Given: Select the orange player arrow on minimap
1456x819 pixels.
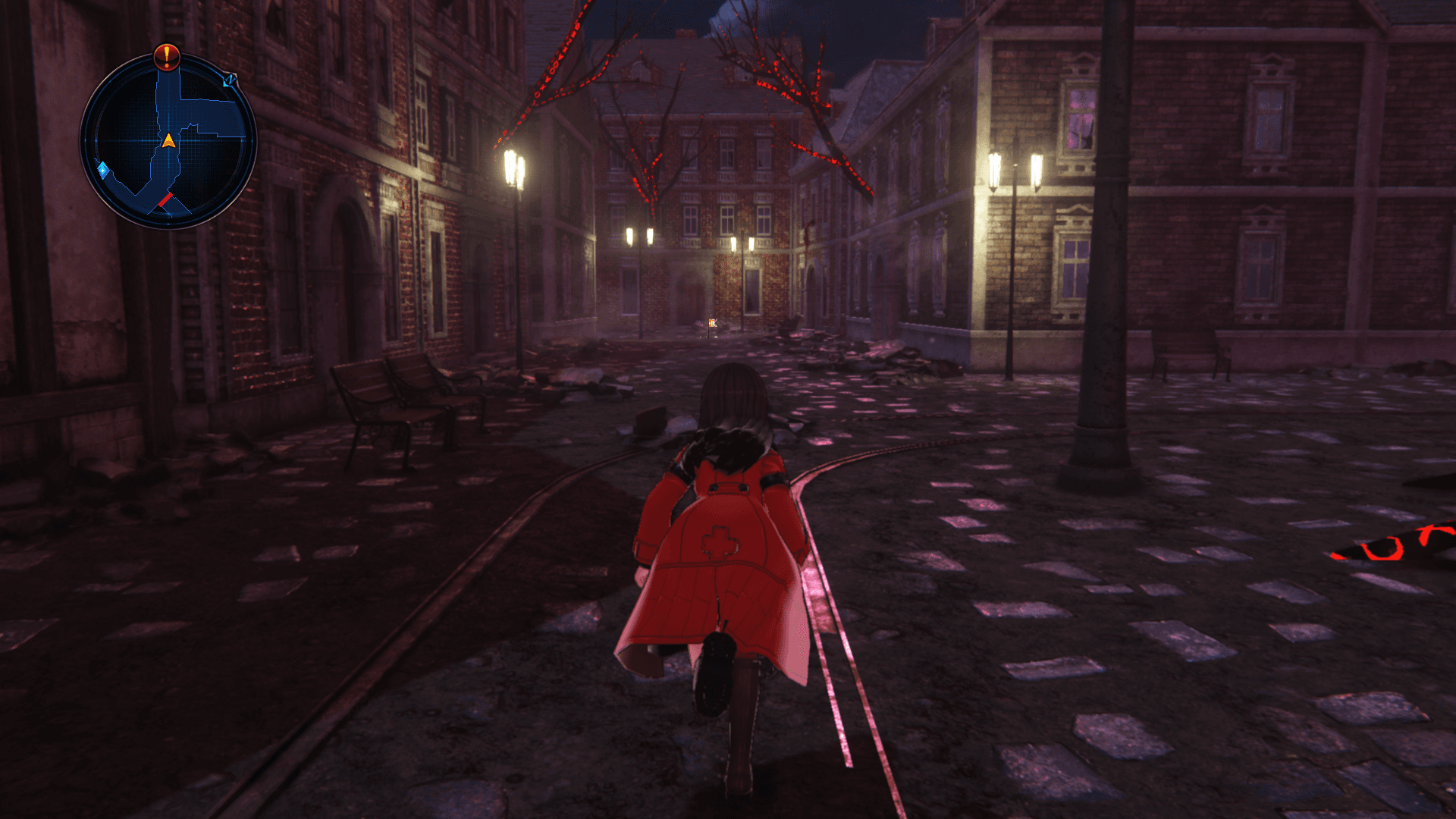Looking at the screenshot, I should [x=168, y=140].
